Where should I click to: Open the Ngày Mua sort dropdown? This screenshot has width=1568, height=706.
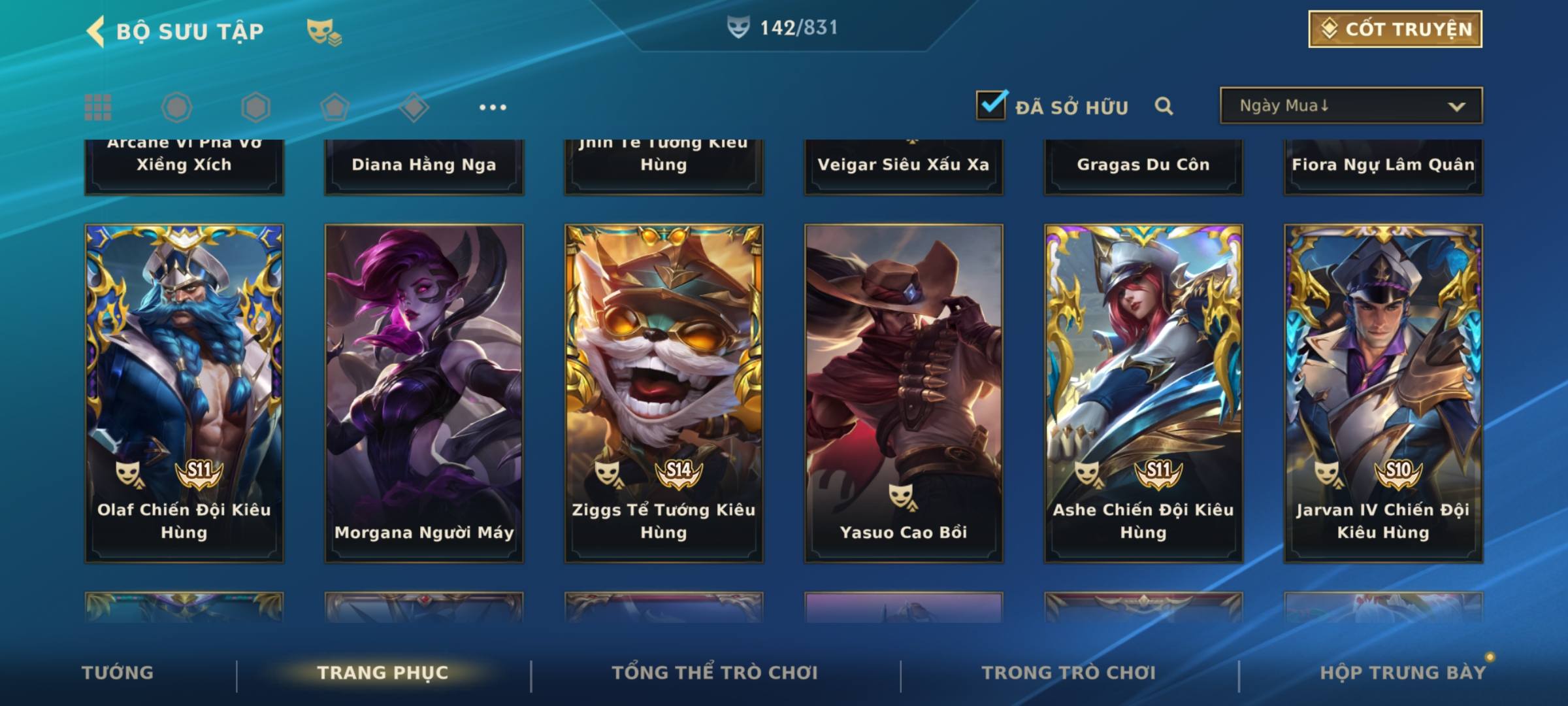(x=1350, y=106)
